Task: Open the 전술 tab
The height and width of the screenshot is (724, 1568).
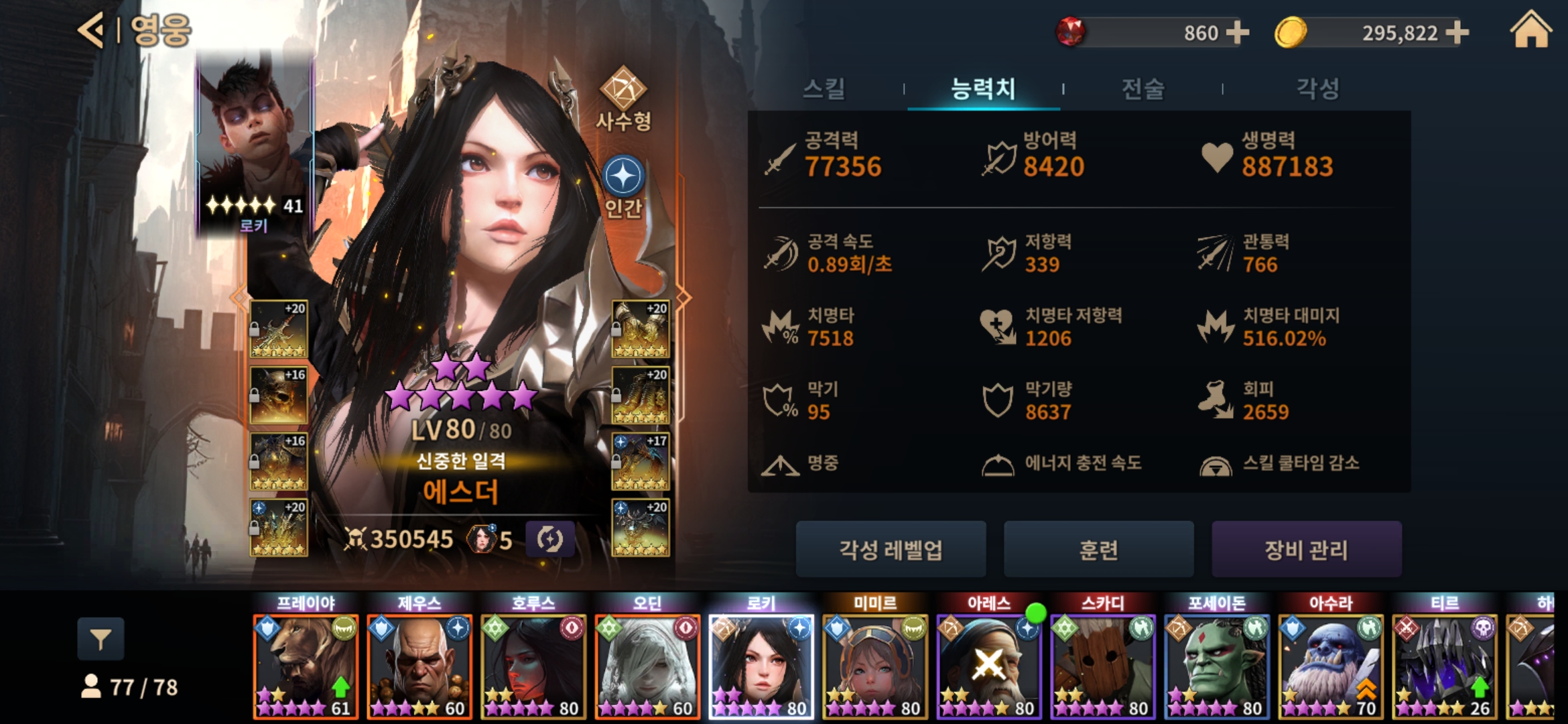Action: [1142, 88]
